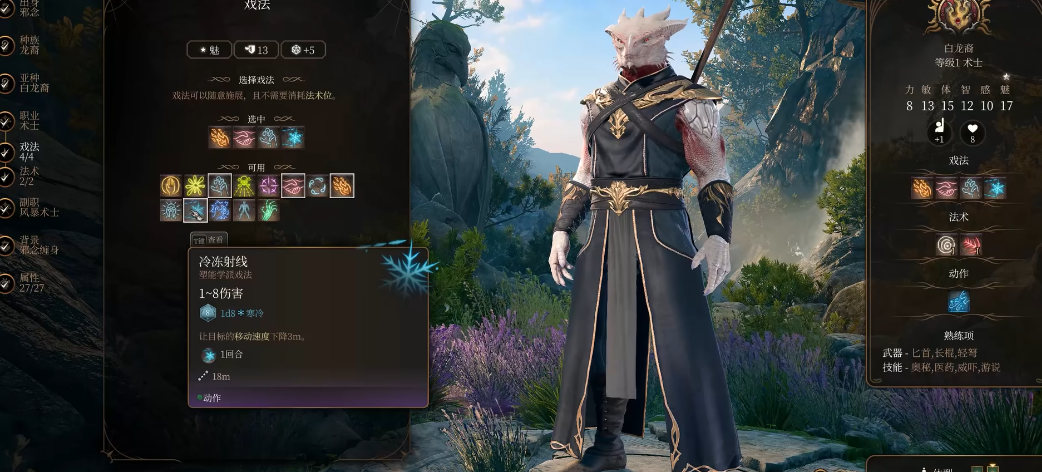Choose the yellow starburst cantrip in 可用
The image size is (1042, 472).
click(x=195, y=186)
